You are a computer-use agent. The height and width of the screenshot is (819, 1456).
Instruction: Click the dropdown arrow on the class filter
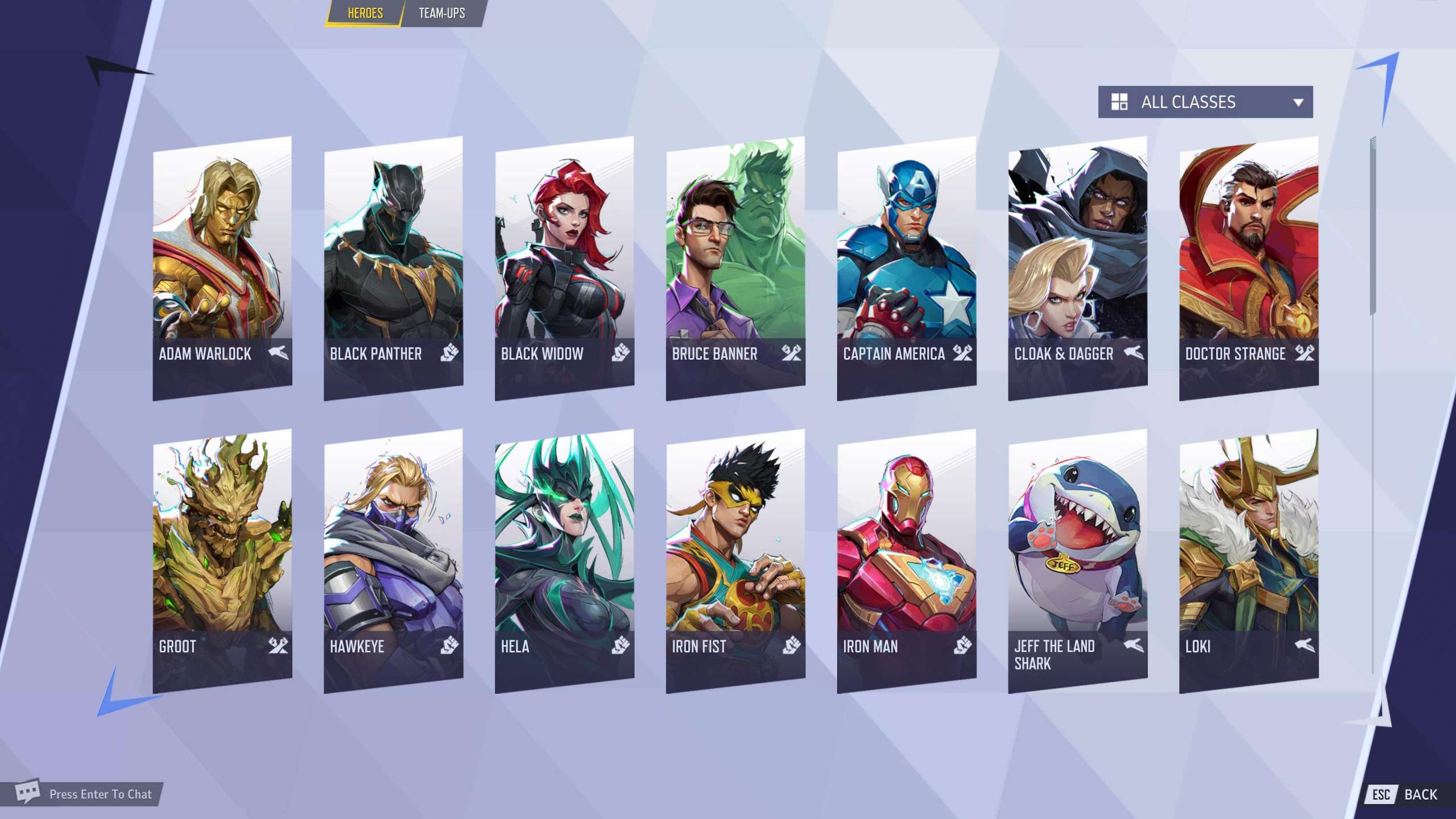click(x=1298, y=102)
